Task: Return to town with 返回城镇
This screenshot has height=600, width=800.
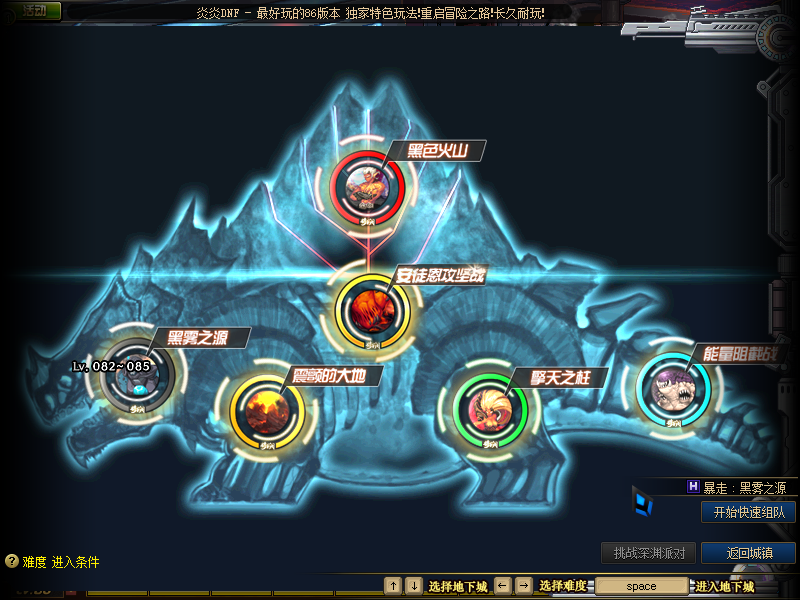Action: pyautogui.click(x=748, y=553)
